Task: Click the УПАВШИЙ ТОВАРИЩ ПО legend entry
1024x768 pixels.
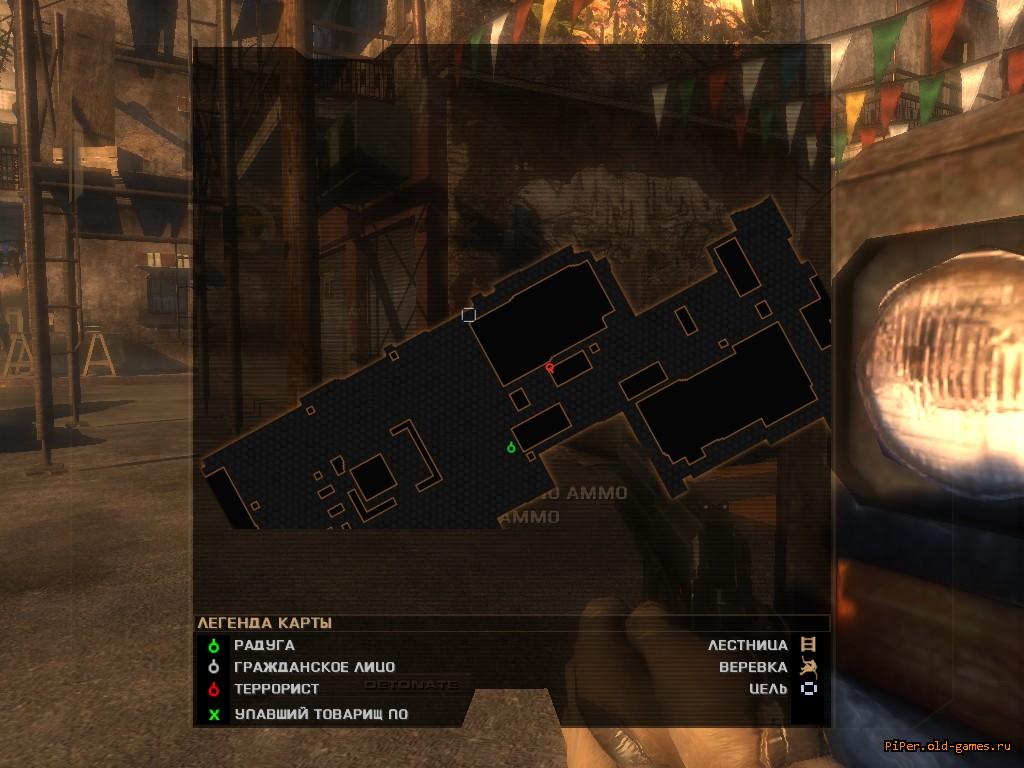Action: tap(320, 714)
